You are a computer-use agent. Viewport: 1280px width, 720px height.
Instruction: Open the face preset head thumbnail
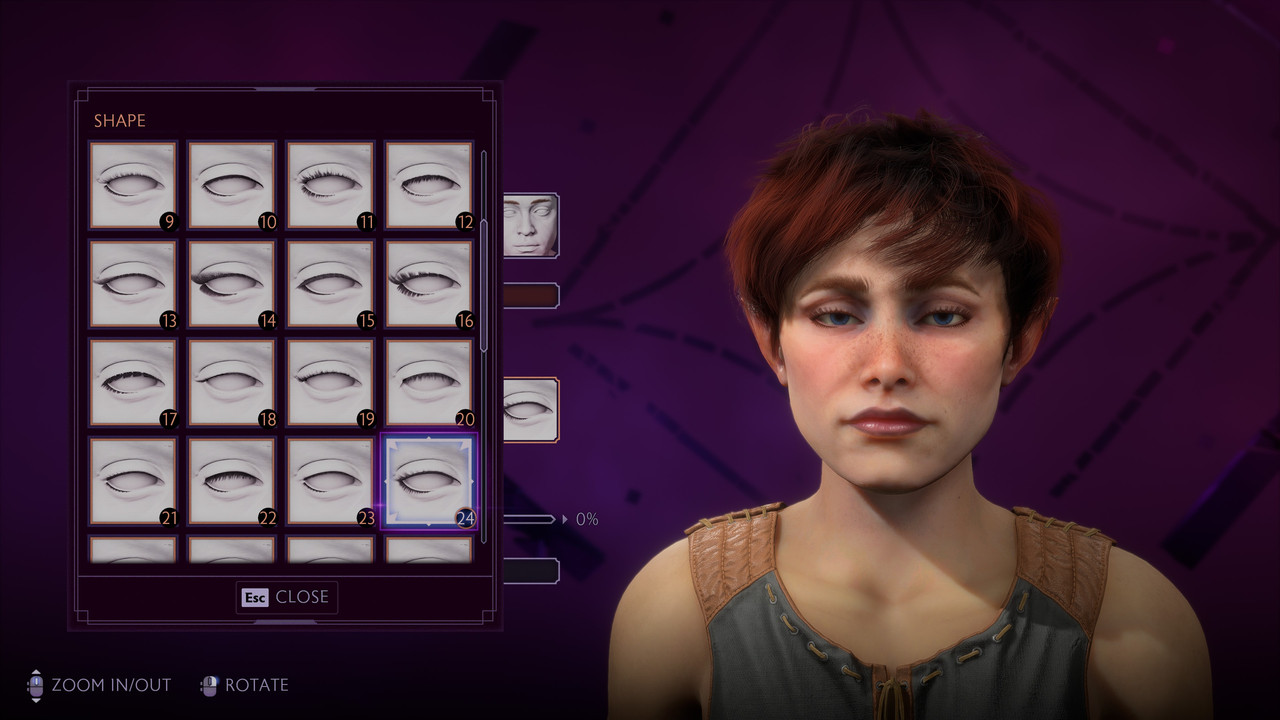click(x=530, y=225)
